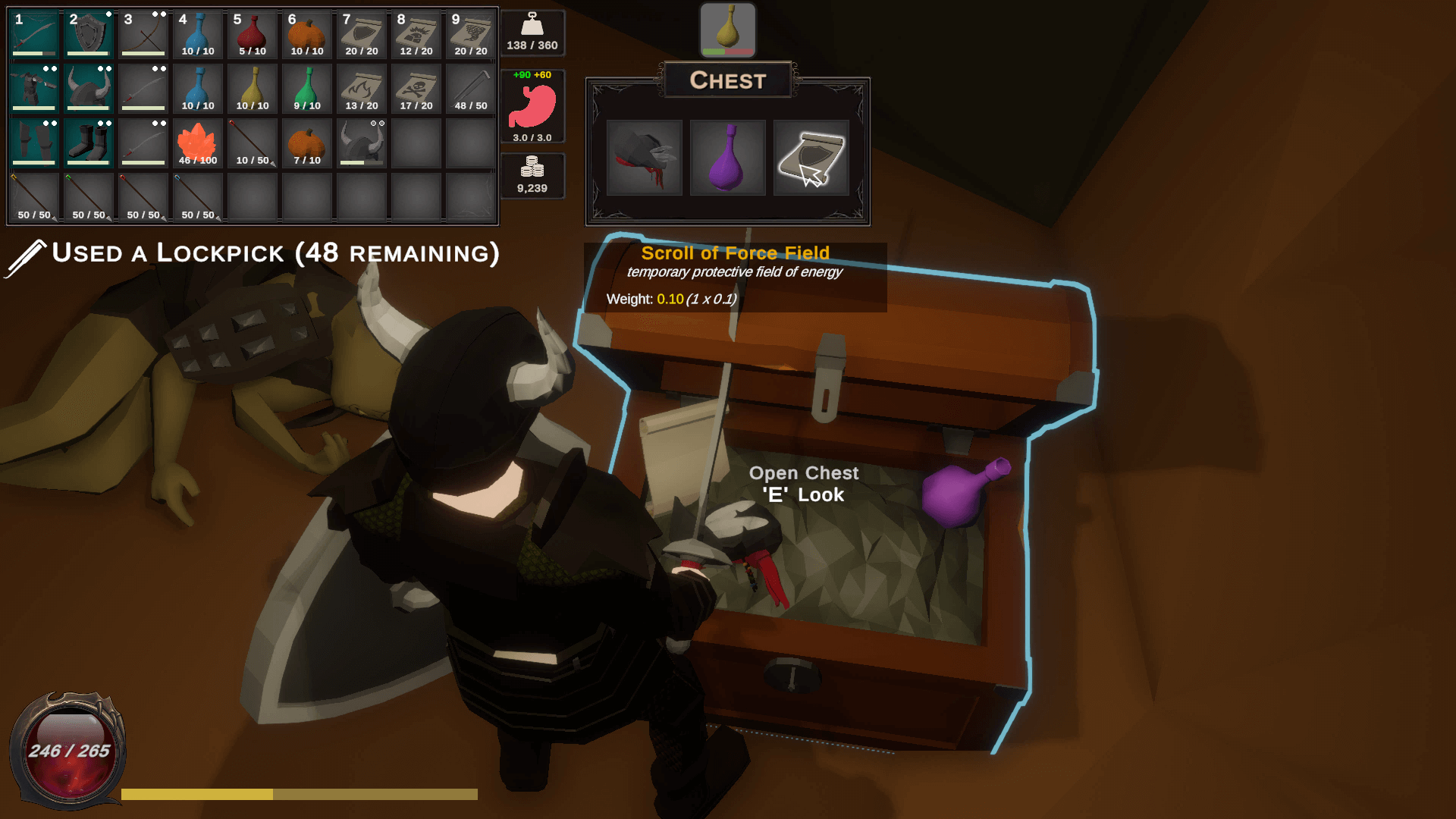Use the tornado scroll in slot 9

(x=471, y=34)
